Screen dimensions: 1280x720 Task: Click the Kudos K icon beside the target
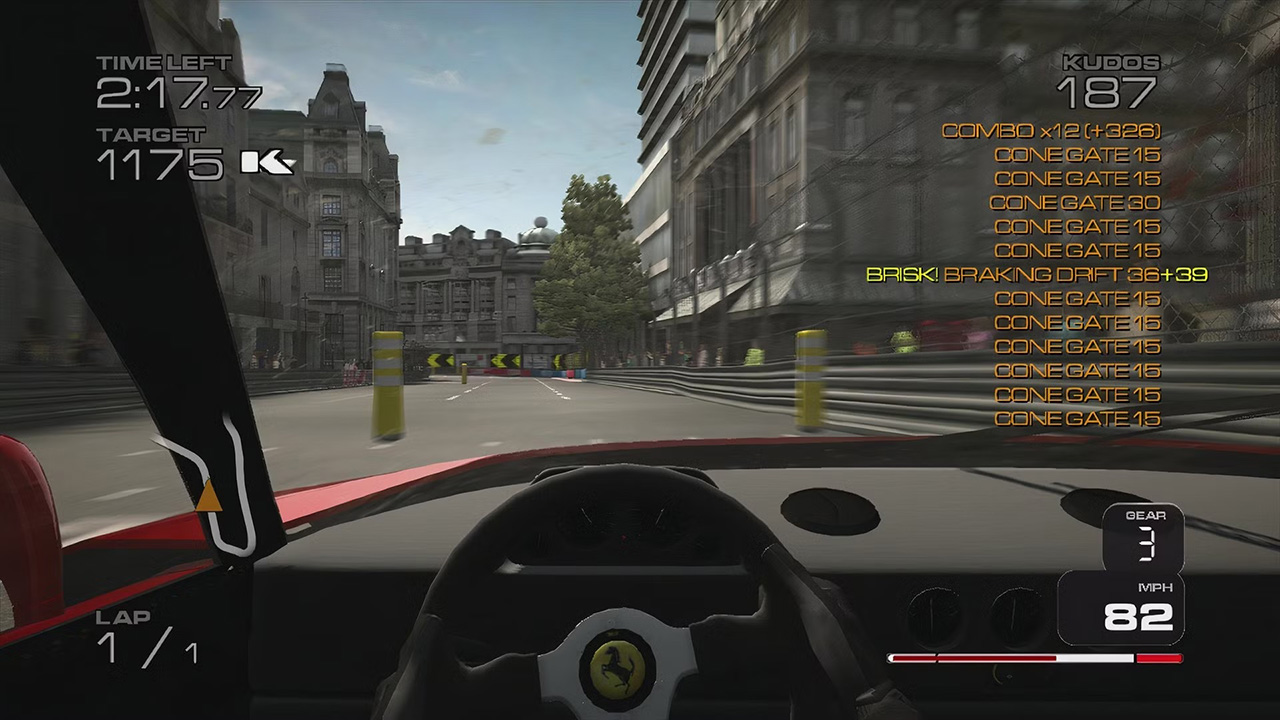[267, 162]
